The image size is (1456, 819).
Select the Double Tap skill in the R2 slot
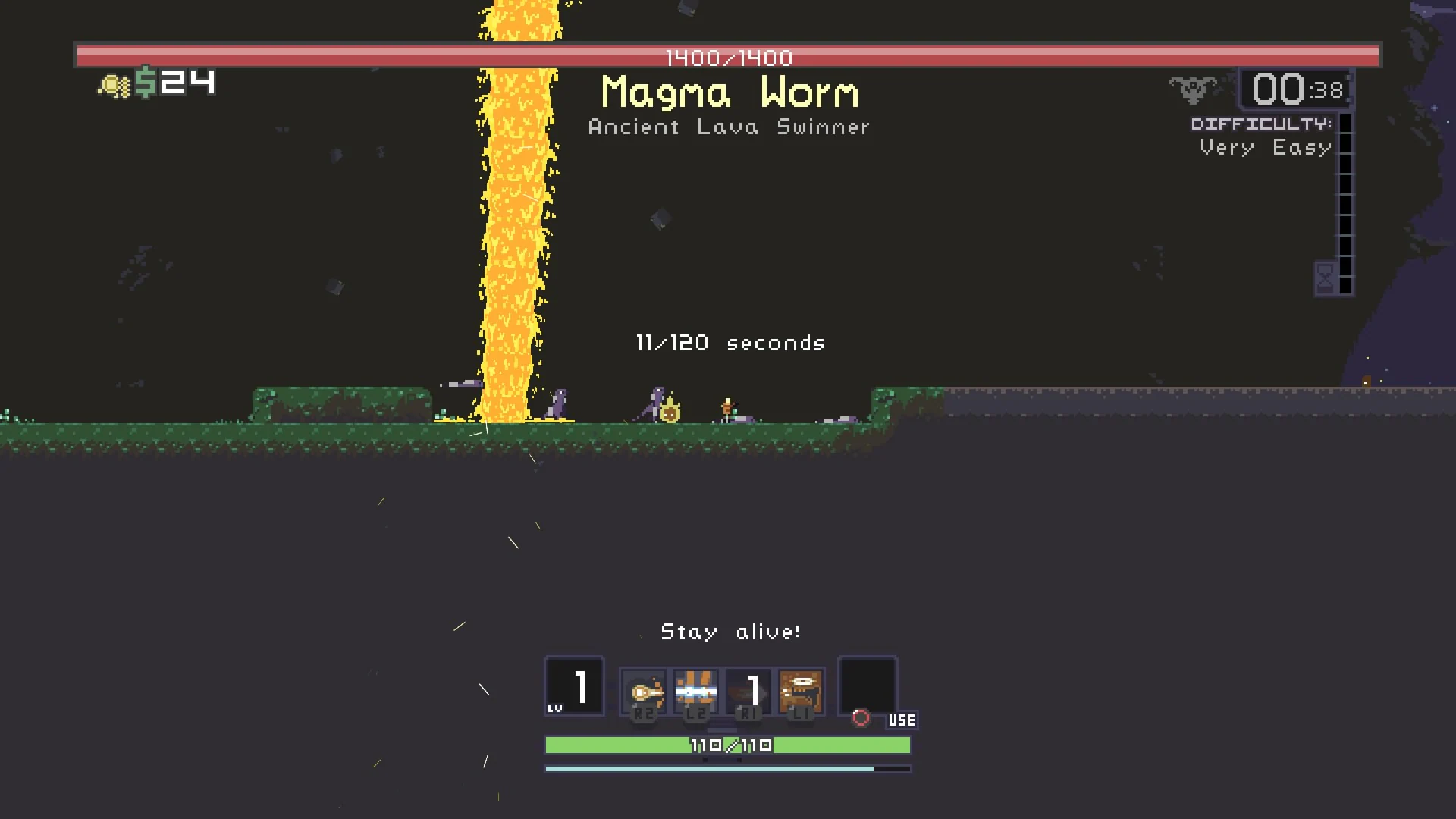click(x=643, y=690)
